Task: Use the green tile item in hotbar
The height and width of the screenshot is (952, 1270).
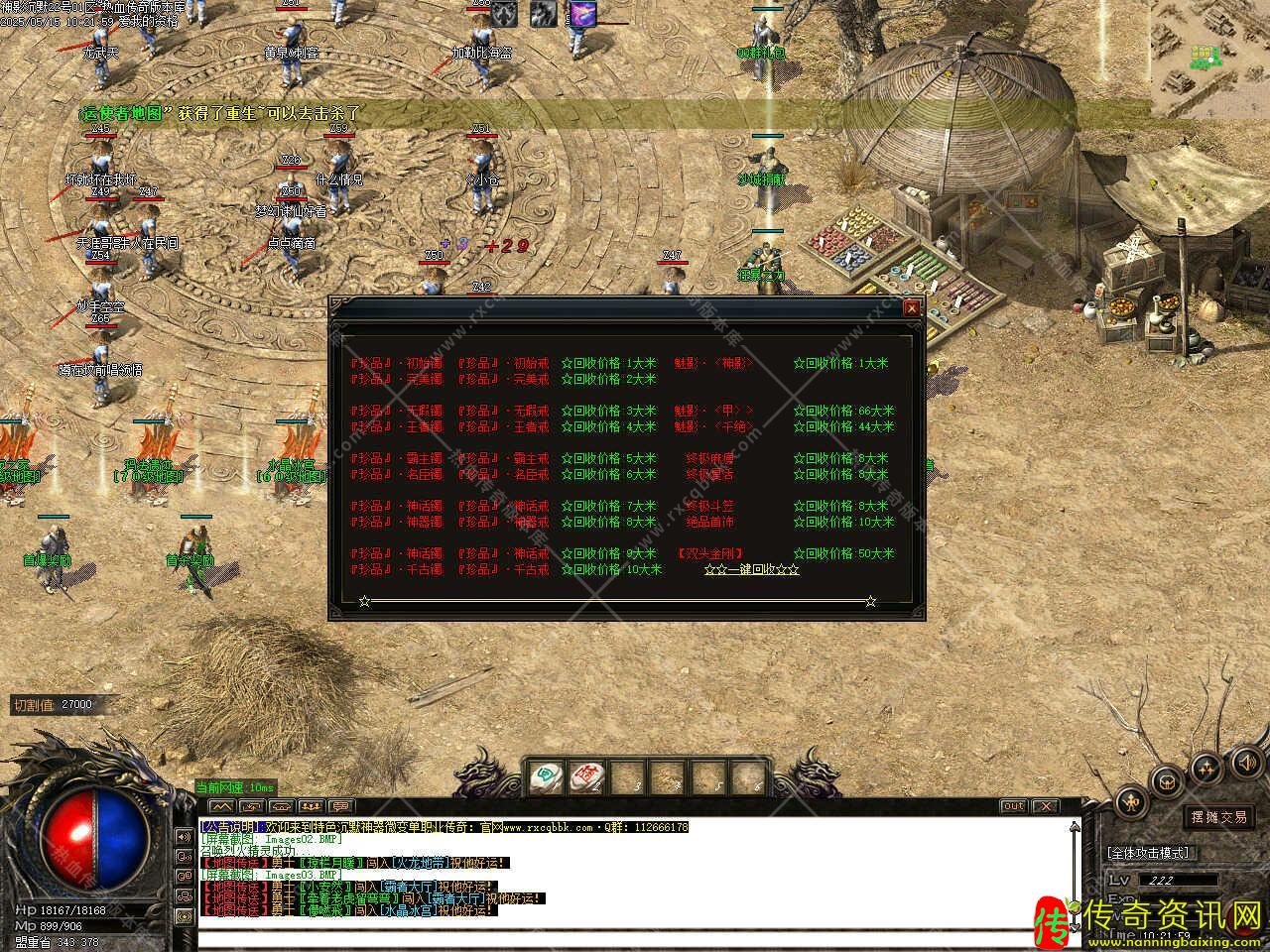Action: pos(544,776)
